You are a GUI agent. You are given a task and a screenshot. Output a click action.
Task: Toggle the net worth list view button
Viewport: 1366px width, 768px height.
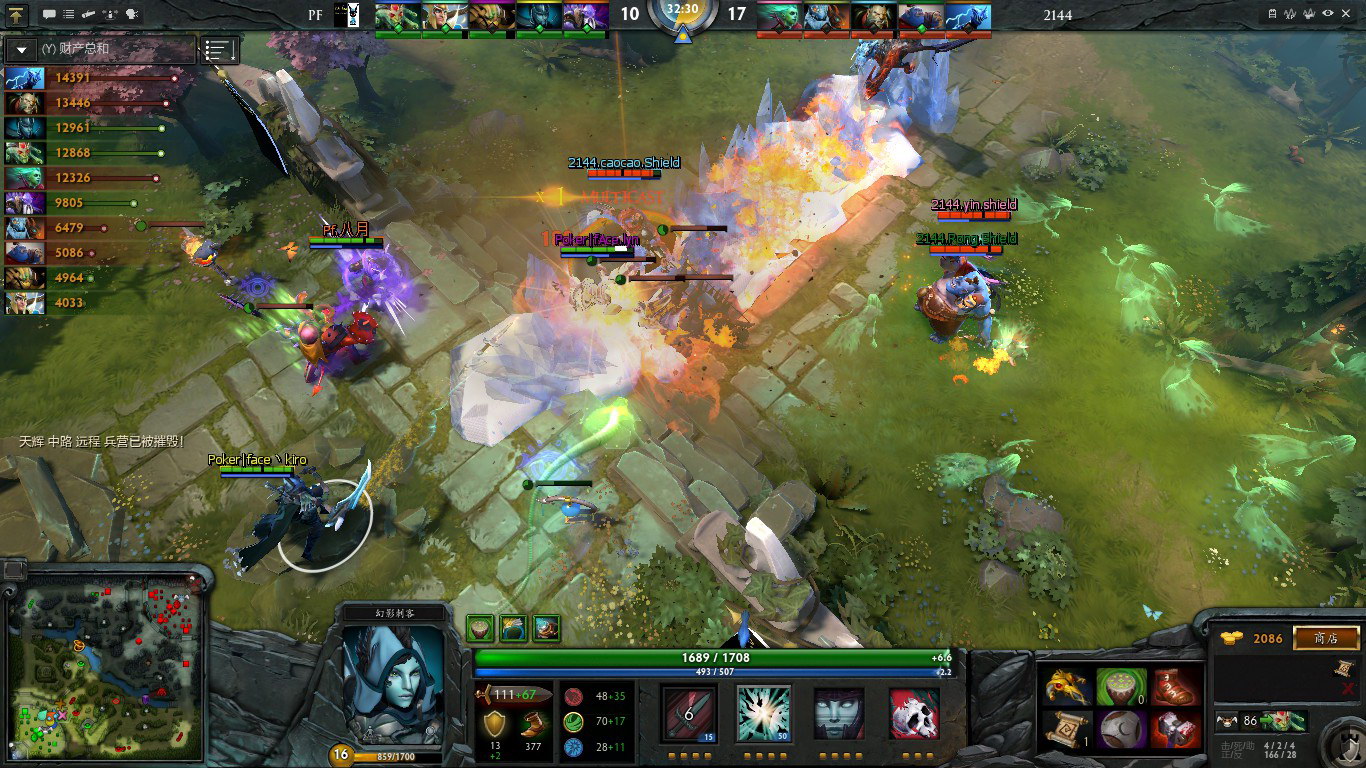click(x=220, y=49)
